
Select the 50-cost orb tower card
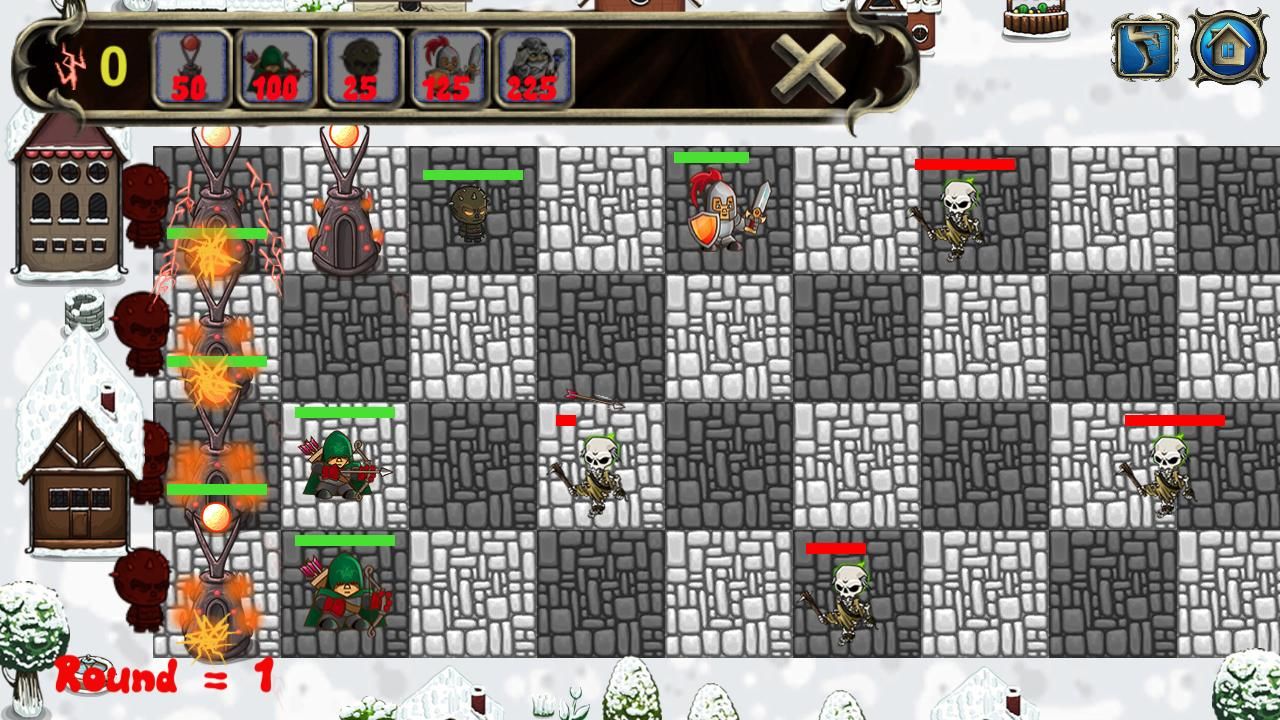pyautogui.click(x=191, y=67)
